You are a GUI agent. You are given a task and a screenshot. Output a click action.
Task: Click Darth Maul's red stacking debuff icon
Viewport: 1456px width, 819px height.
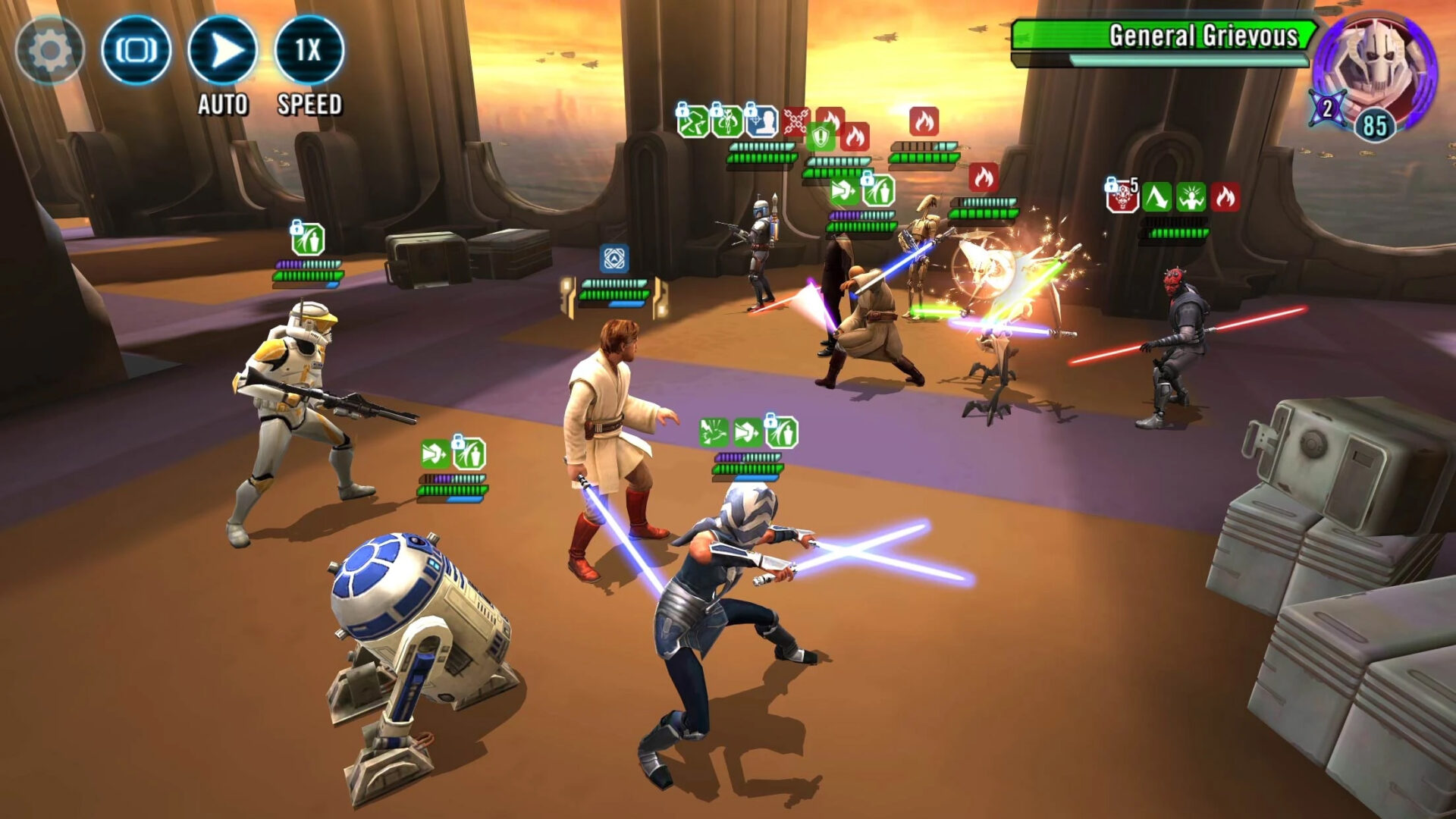click(x=1122, y=199)
